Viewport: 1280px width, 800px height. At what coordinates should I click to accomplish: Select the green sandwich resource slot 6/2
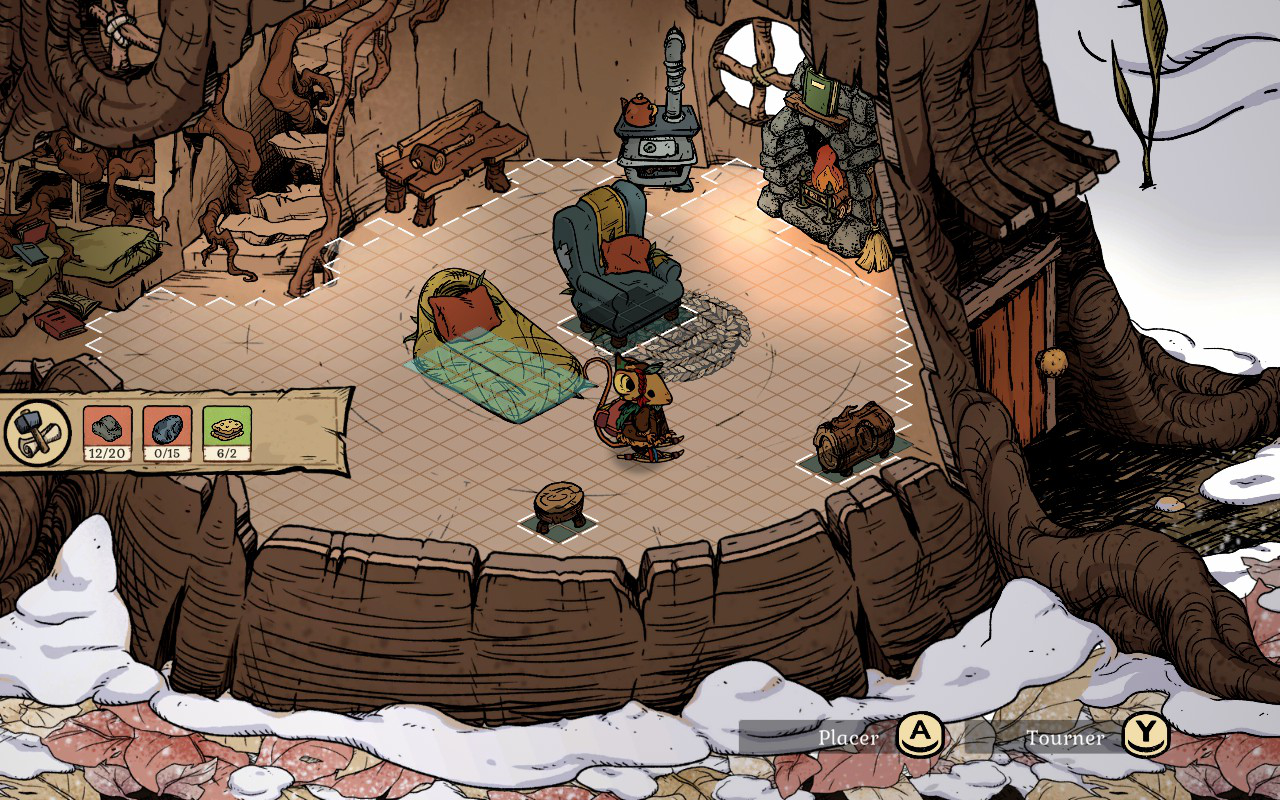click(x=227, y=433)
